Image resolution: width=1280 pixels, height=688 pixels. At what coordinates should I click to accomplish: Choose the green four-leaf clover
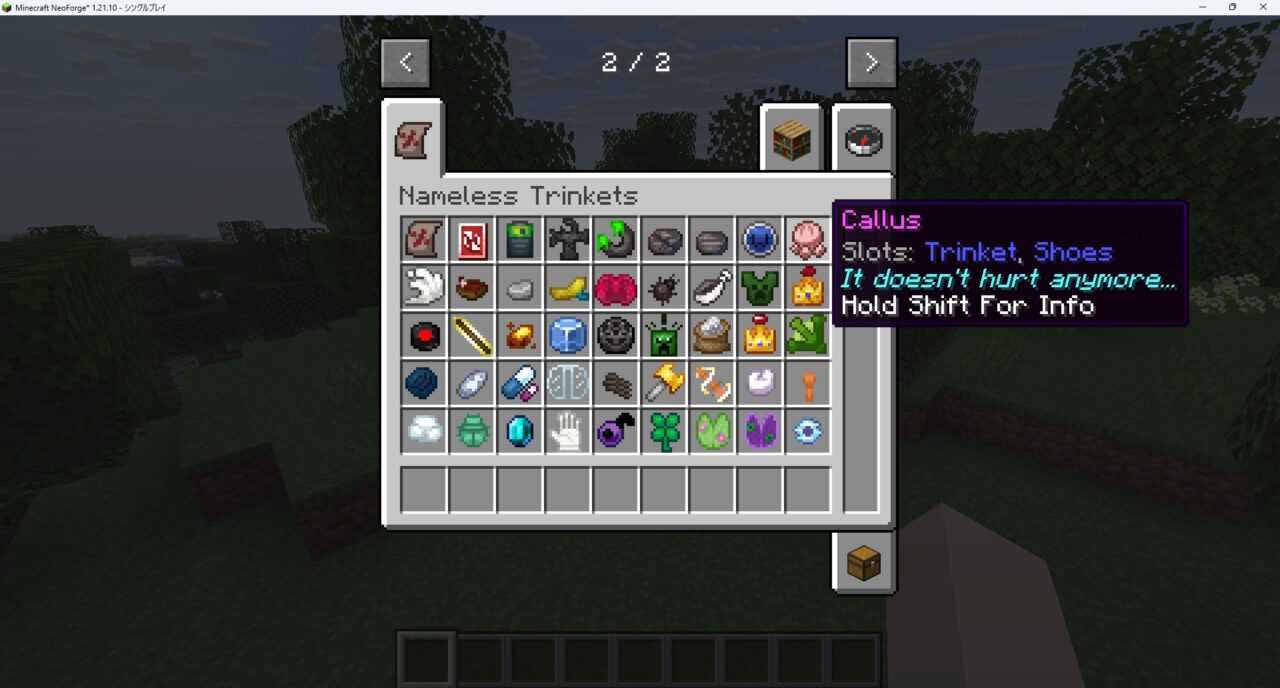(x=664, y=432)
